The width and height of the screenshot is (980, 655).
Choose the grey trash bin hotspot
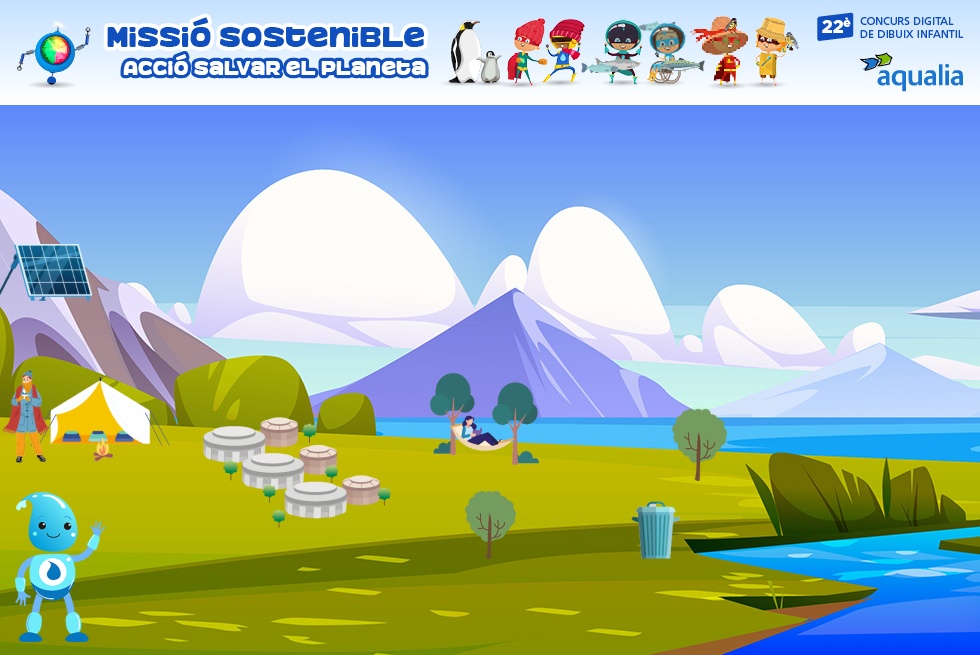coord(656,531)
